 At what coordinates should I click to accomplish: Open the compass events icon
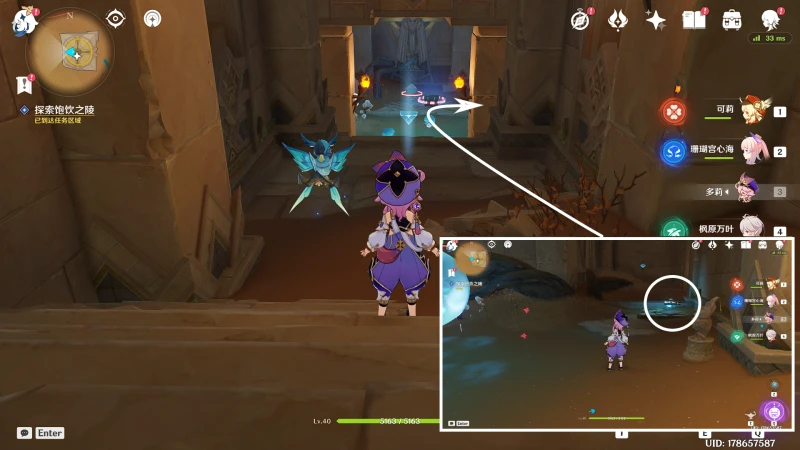(x=581, y=20)
